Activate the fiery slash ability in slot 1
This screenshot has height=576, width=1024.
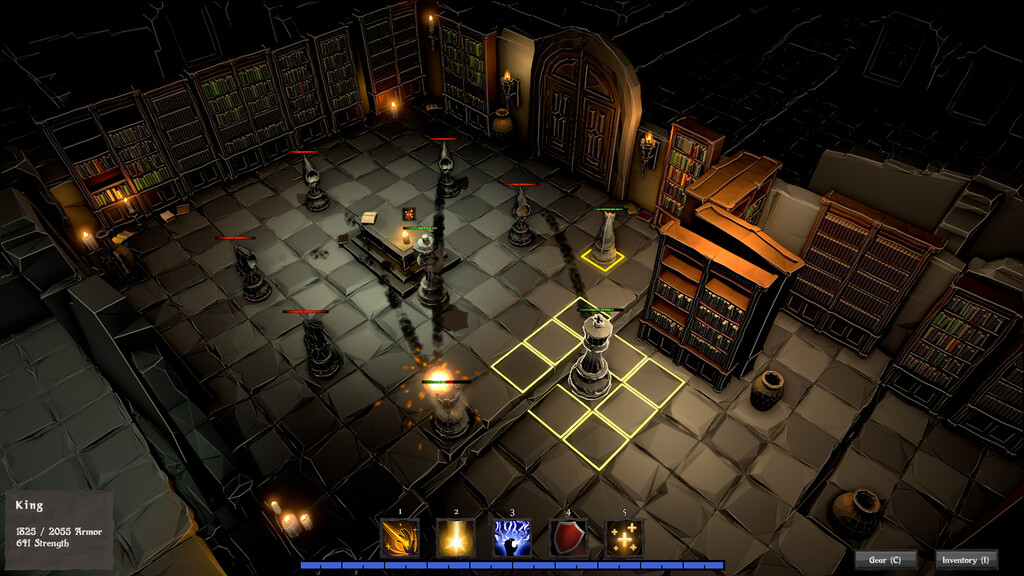pyautogui.click(x=399, y=538)
